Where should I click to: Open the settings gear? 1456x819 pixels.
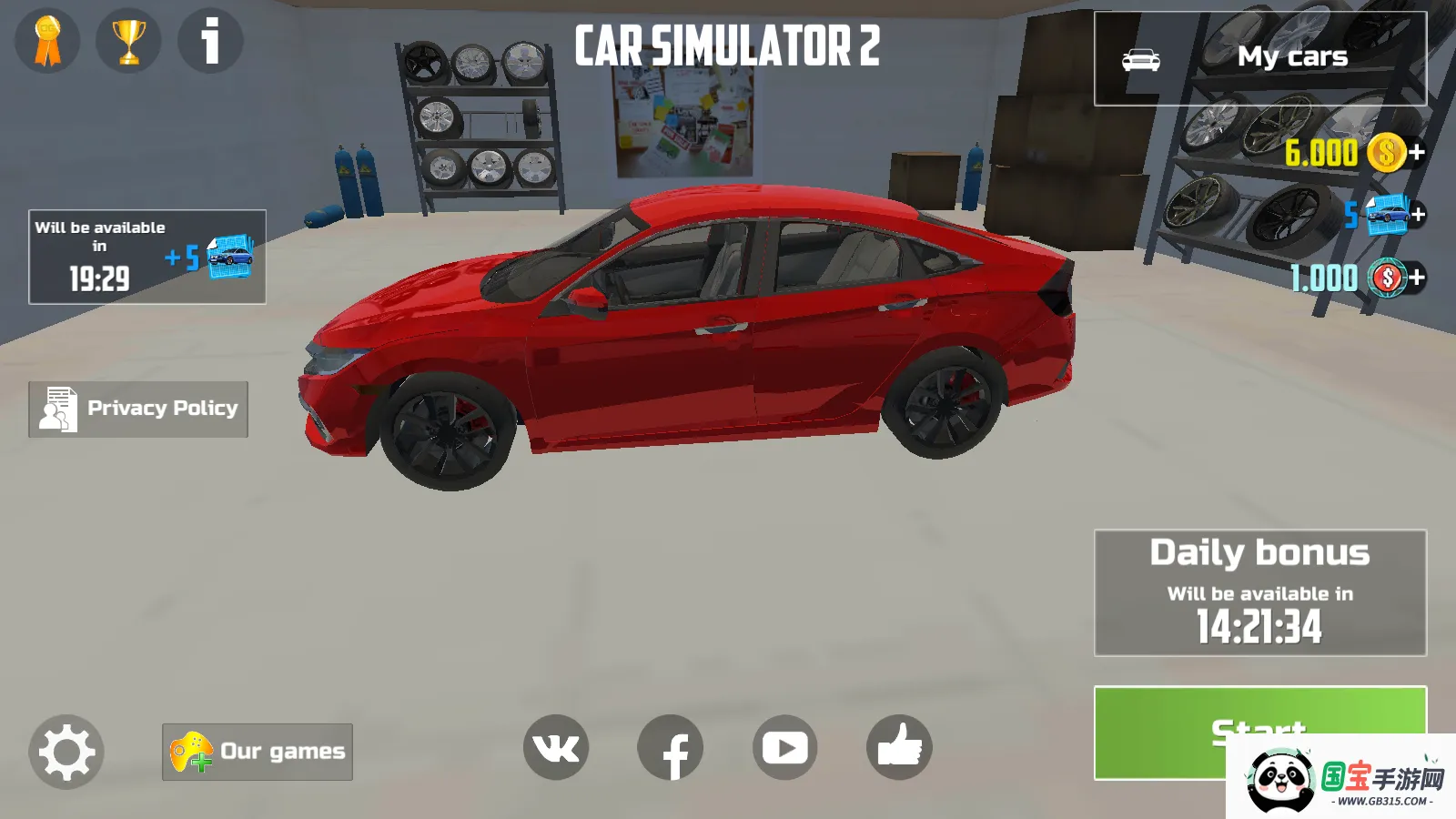pos(64,752)
